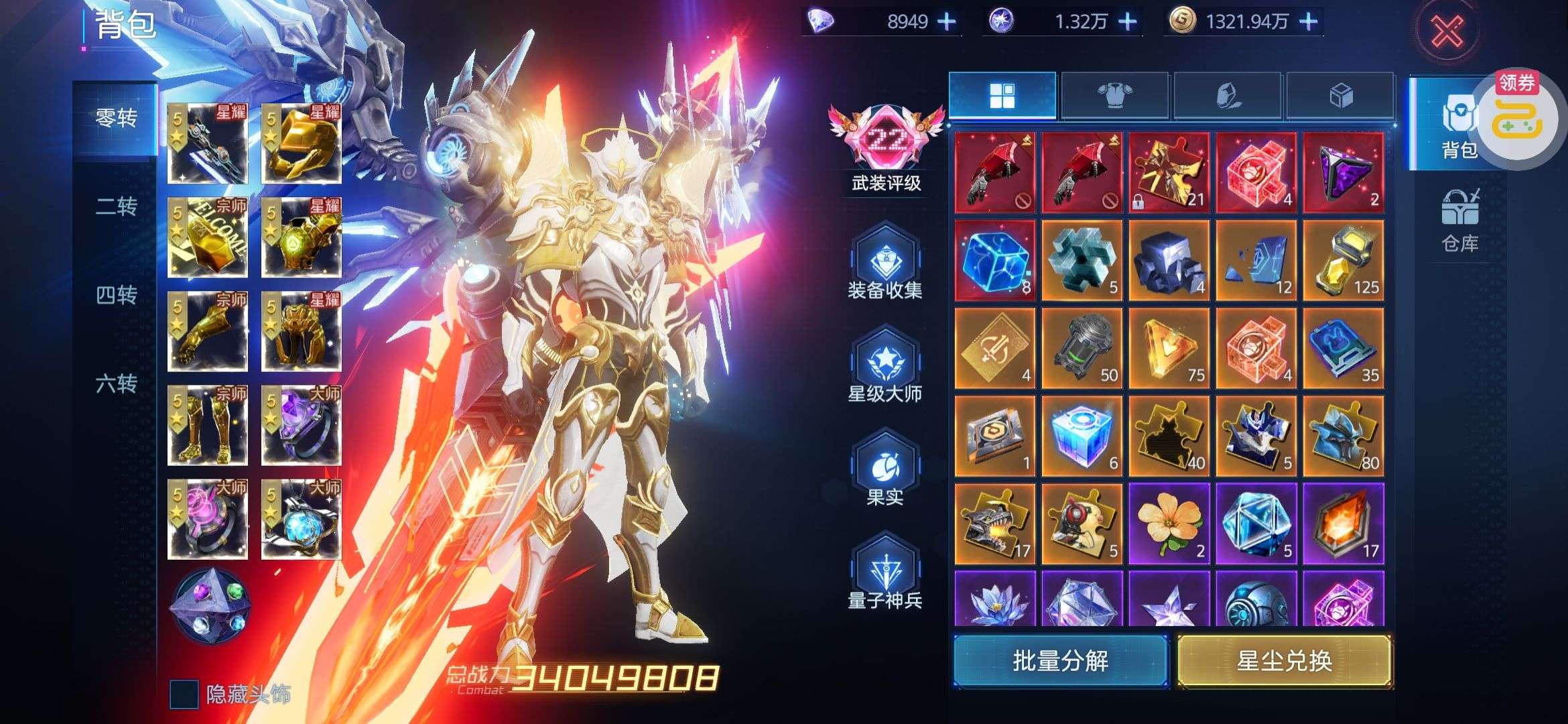
Task: Toggle the 隐藏头饰 checkbox
Action: coord(184,695)
